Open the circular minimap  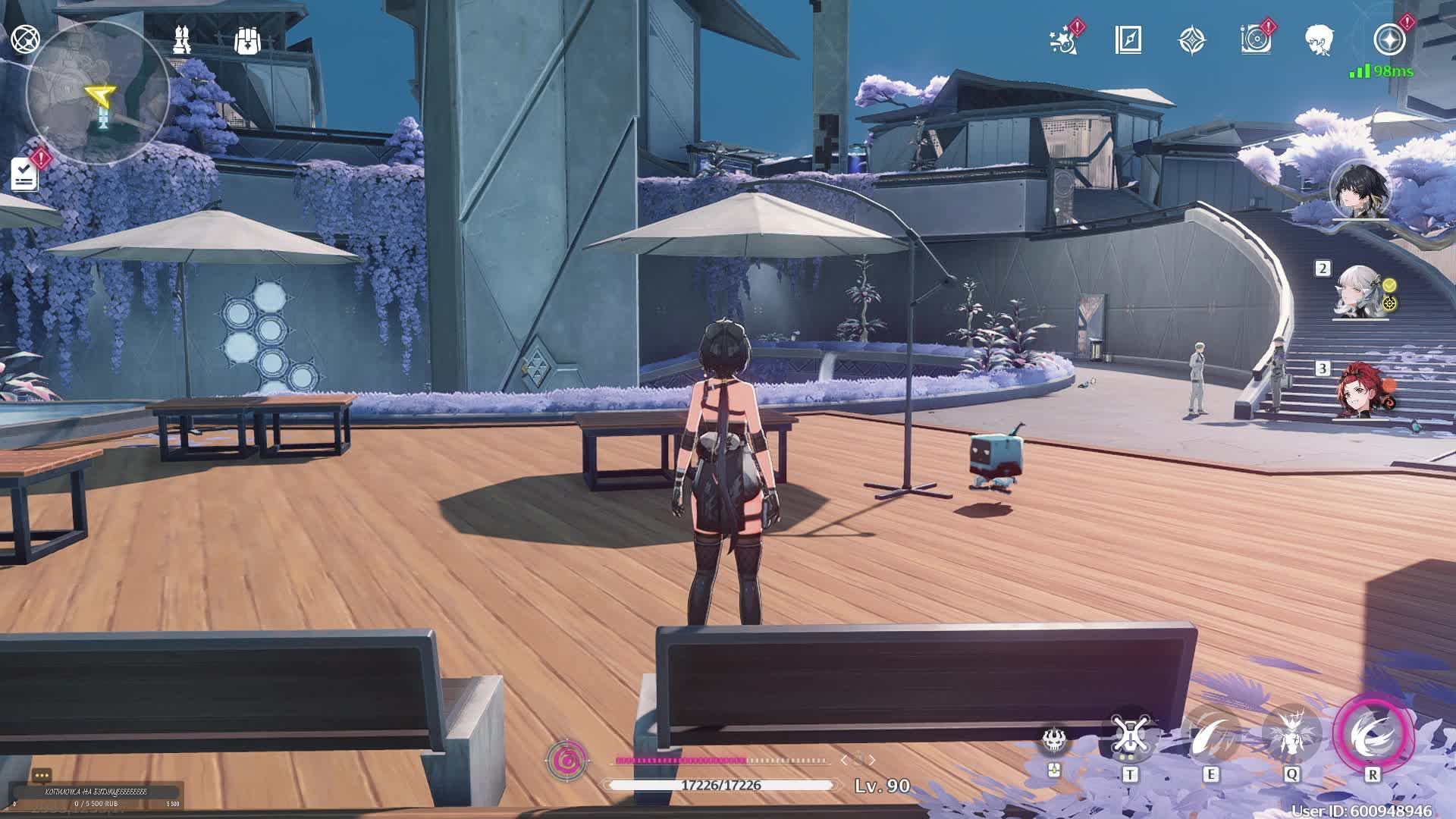pyautogui.click(x=97, y=93)
